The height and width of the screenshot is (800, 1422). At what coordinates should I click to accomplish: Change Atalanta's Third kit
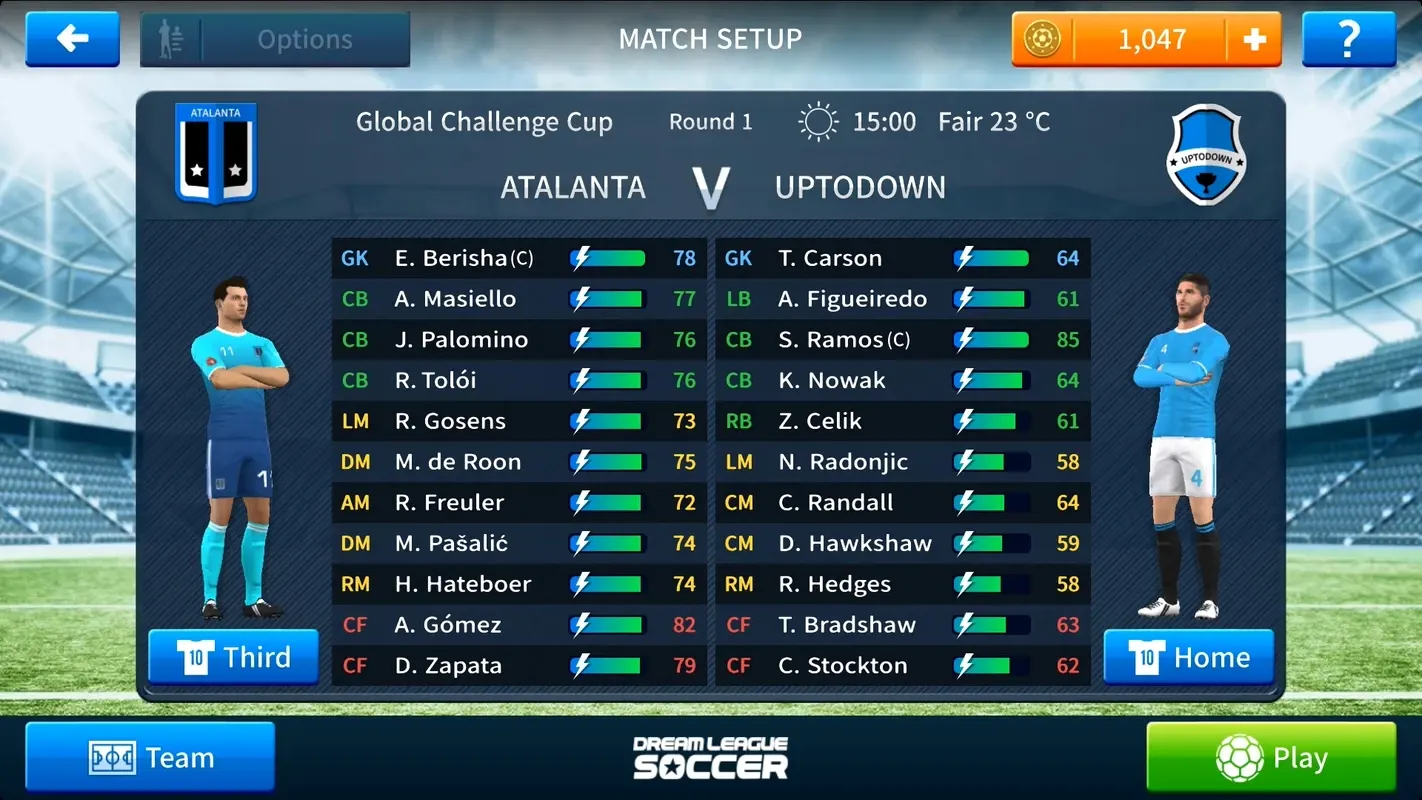[234, 657]
